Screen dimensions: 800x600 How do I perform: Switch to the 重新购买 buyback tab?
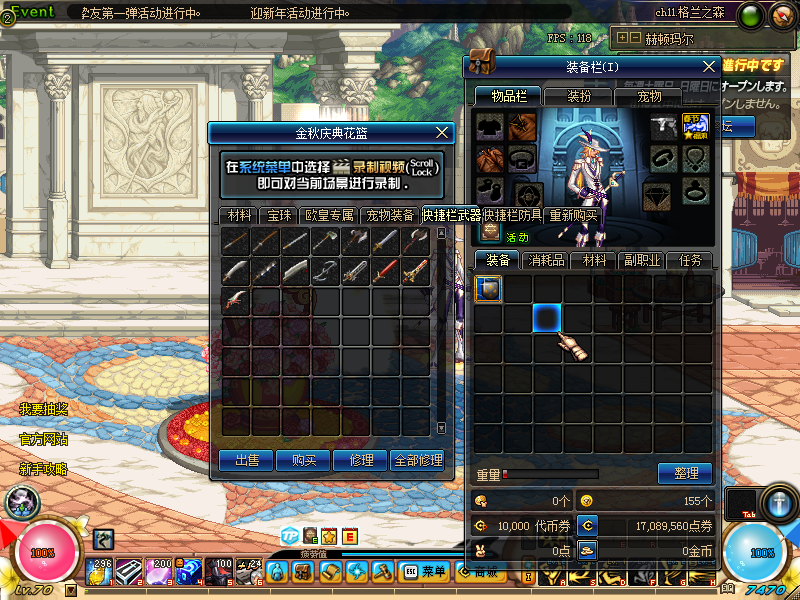[573, 215]
